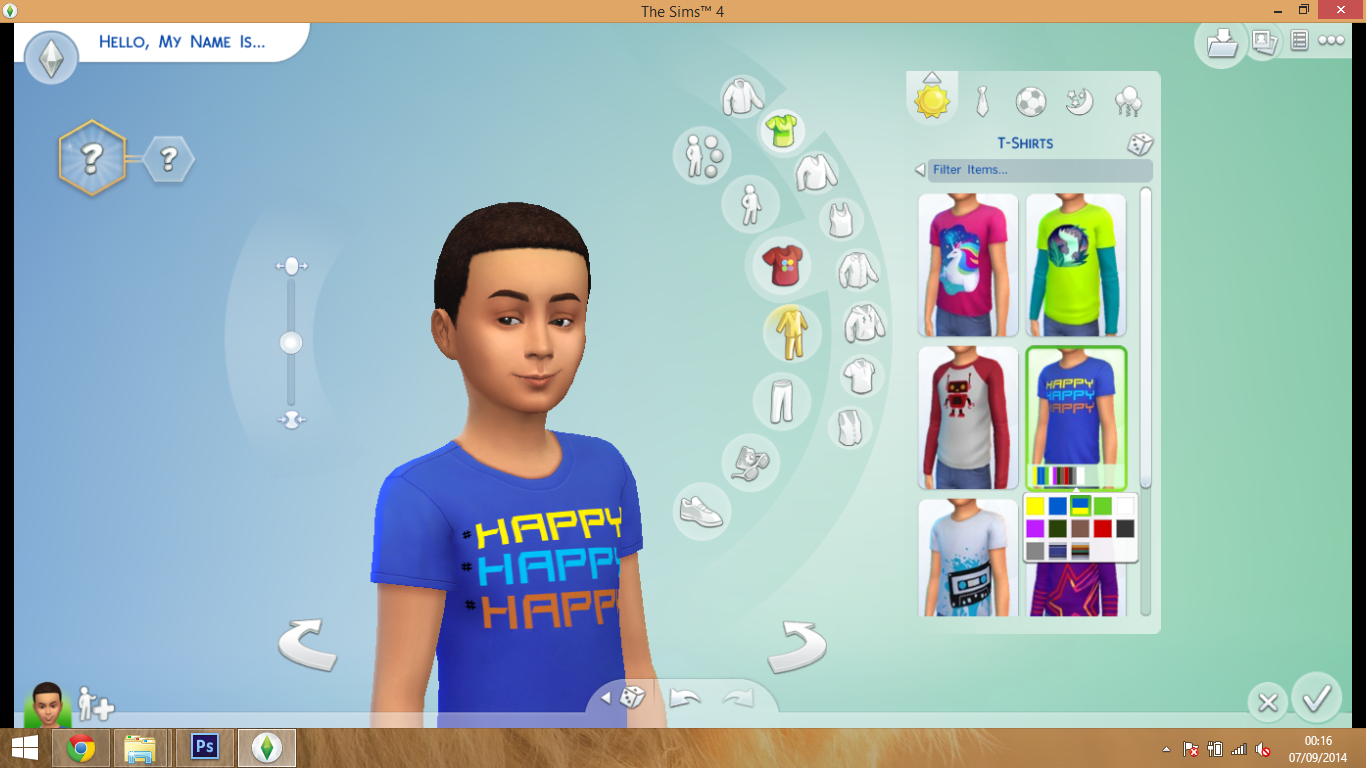Cancel creation with the X button
The height and width of the screenshot is (768, 1366).
point(1267,702)
